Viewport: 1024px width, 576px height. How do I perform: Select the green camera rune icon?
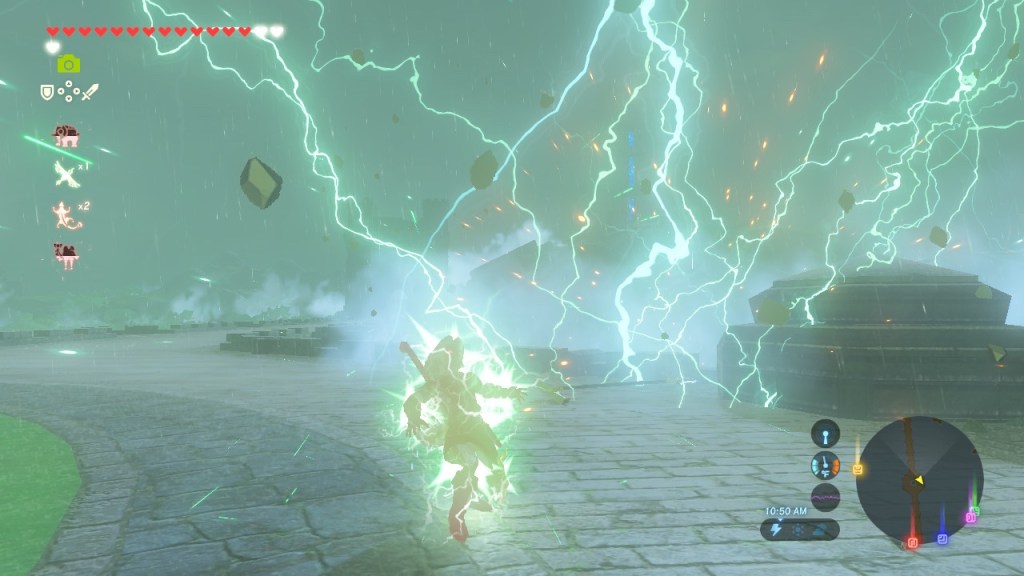coord(68,64)
